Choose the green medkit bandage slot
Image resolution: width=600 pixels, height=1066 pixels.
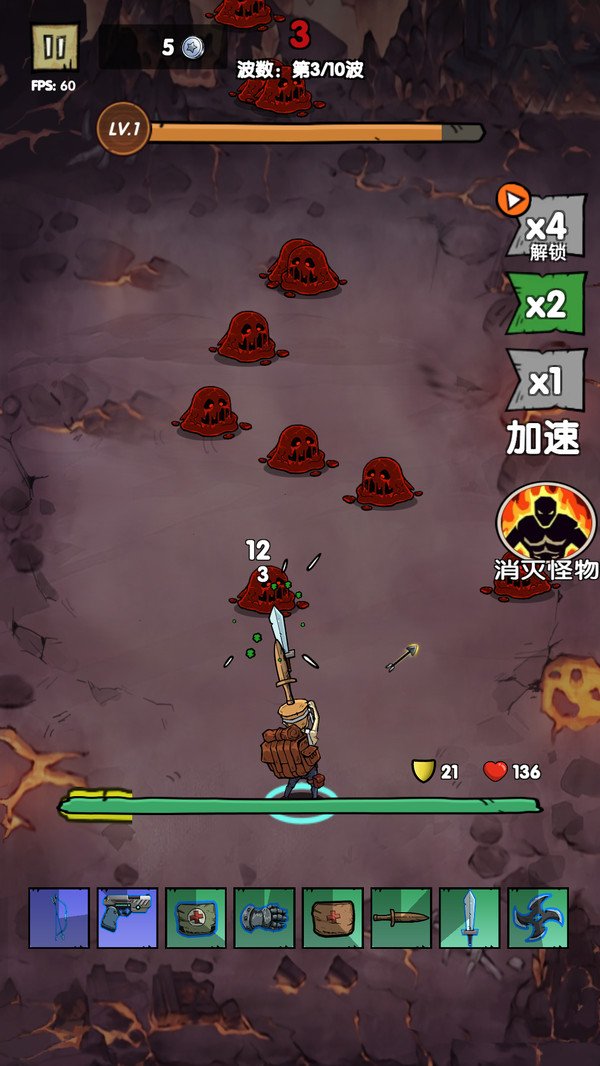click(x=196, y=918)
